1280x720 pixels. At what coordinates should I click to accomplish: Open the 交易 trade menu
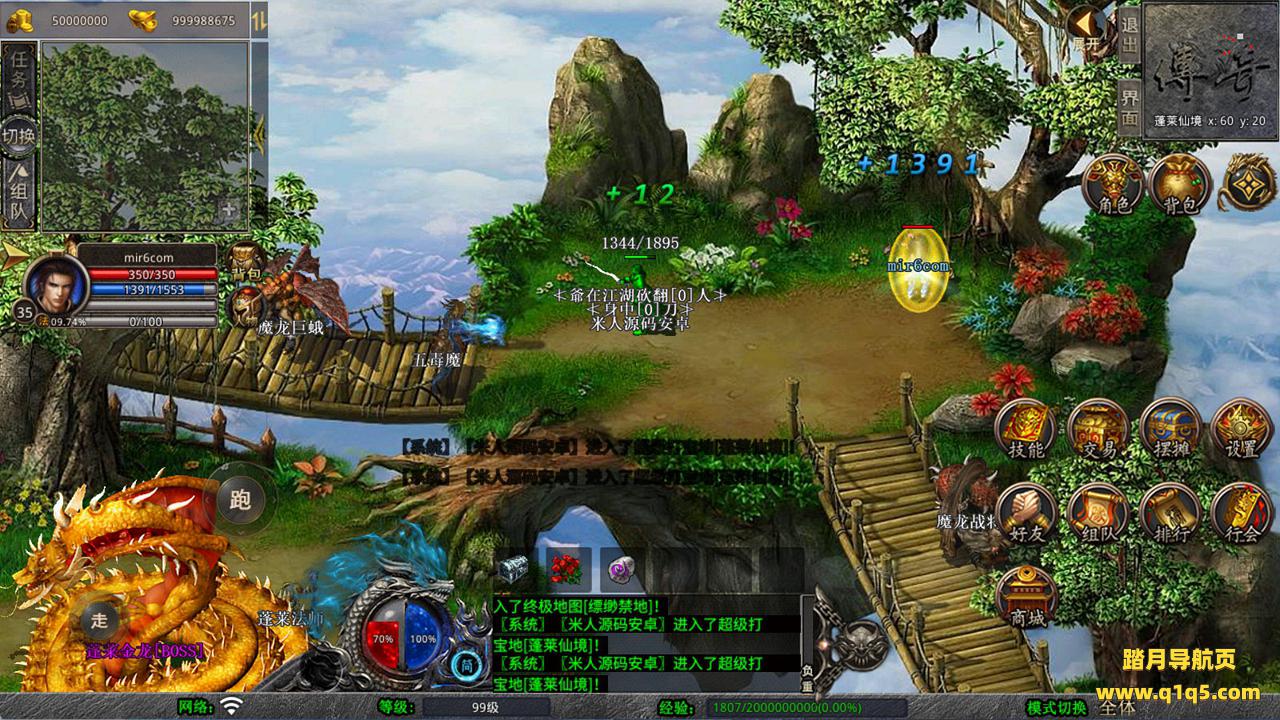(x=1098, y=430)
